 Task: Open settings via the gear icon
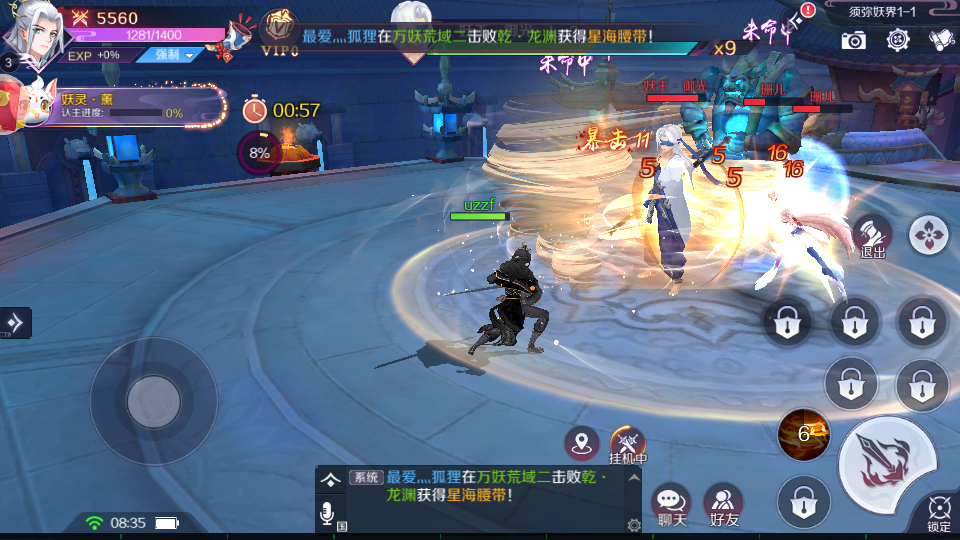click(898, 40)
